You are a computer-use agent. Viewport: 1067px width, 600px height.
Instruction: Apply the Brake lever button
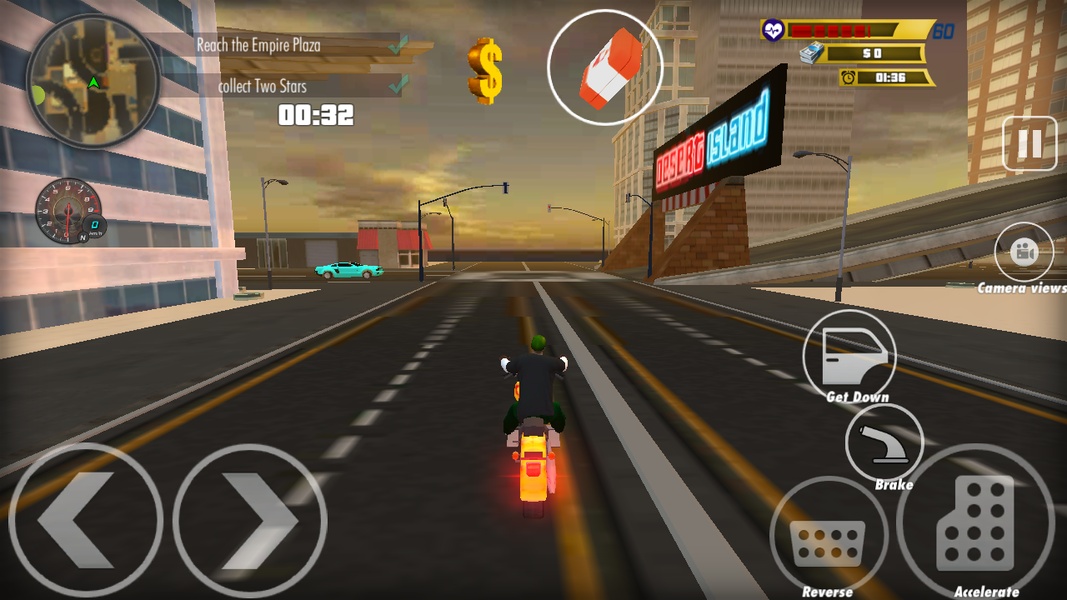pos(884,443)
